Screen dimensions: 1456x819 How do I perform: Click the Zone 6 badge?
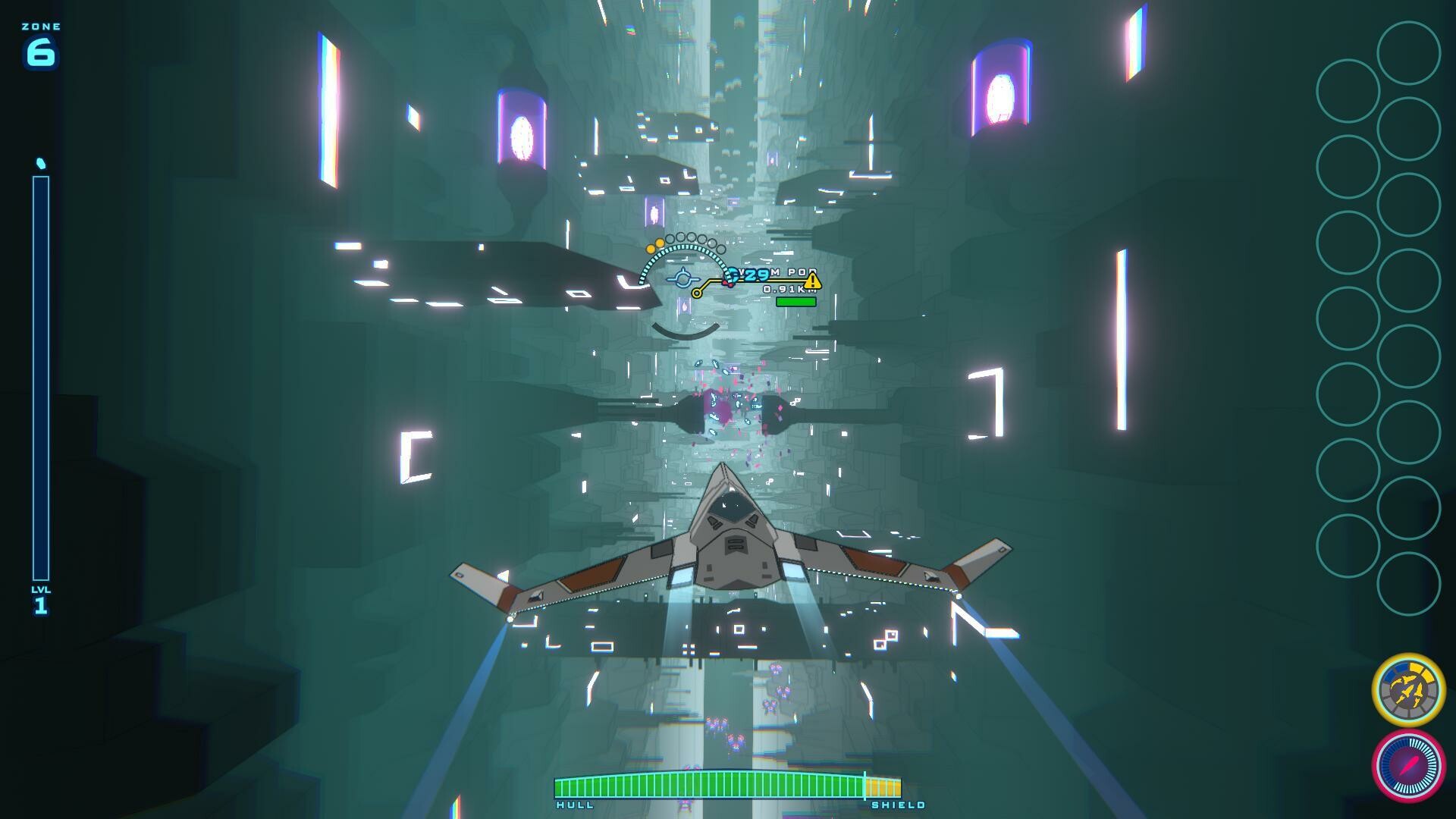pyautogui.click(x=42, y=42)
